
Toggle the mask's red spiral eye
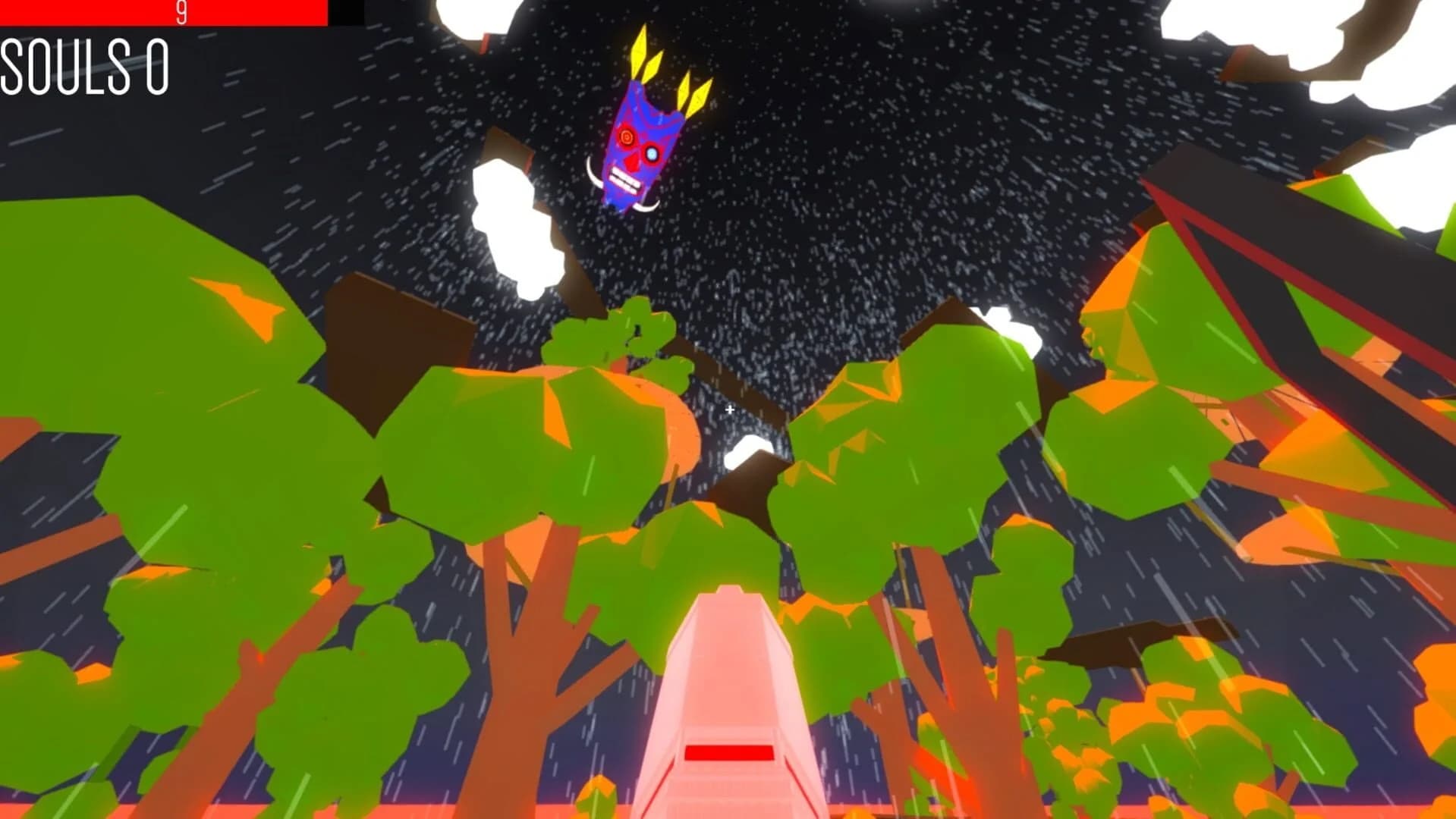coord(627,138)
